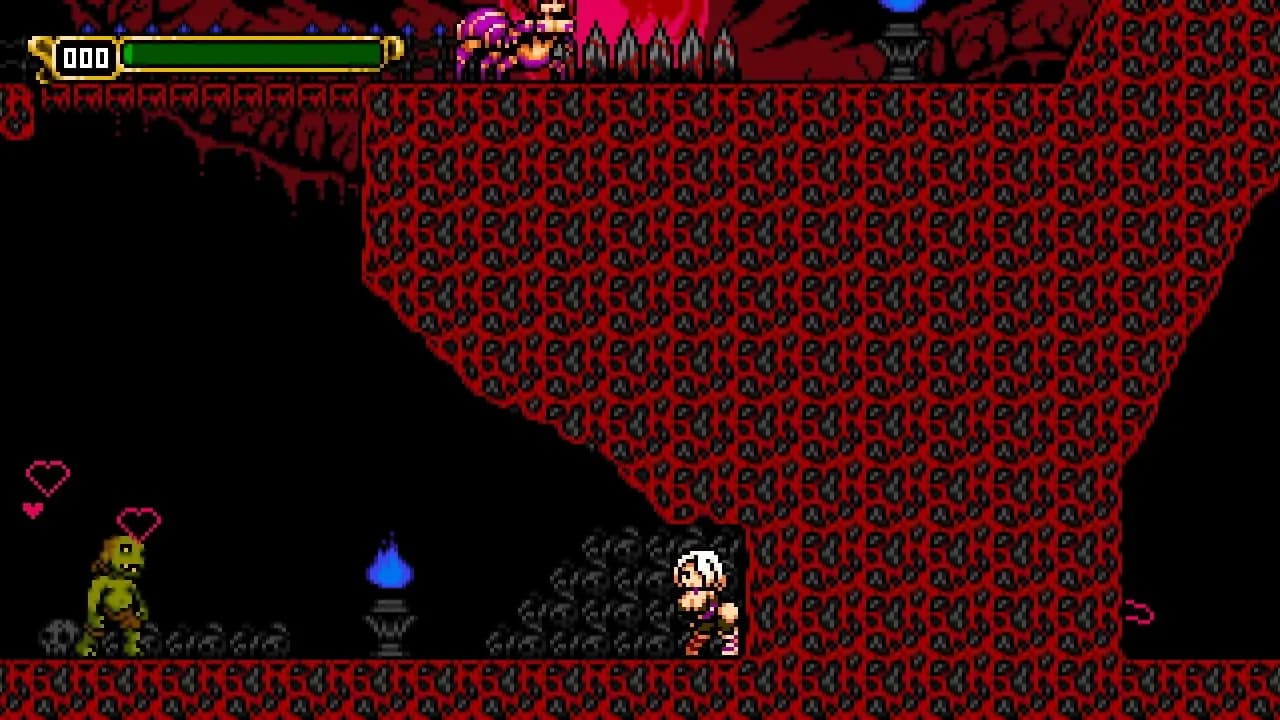
Task: Click the purple spider creature at the top
Action: [x=490, y=30]
